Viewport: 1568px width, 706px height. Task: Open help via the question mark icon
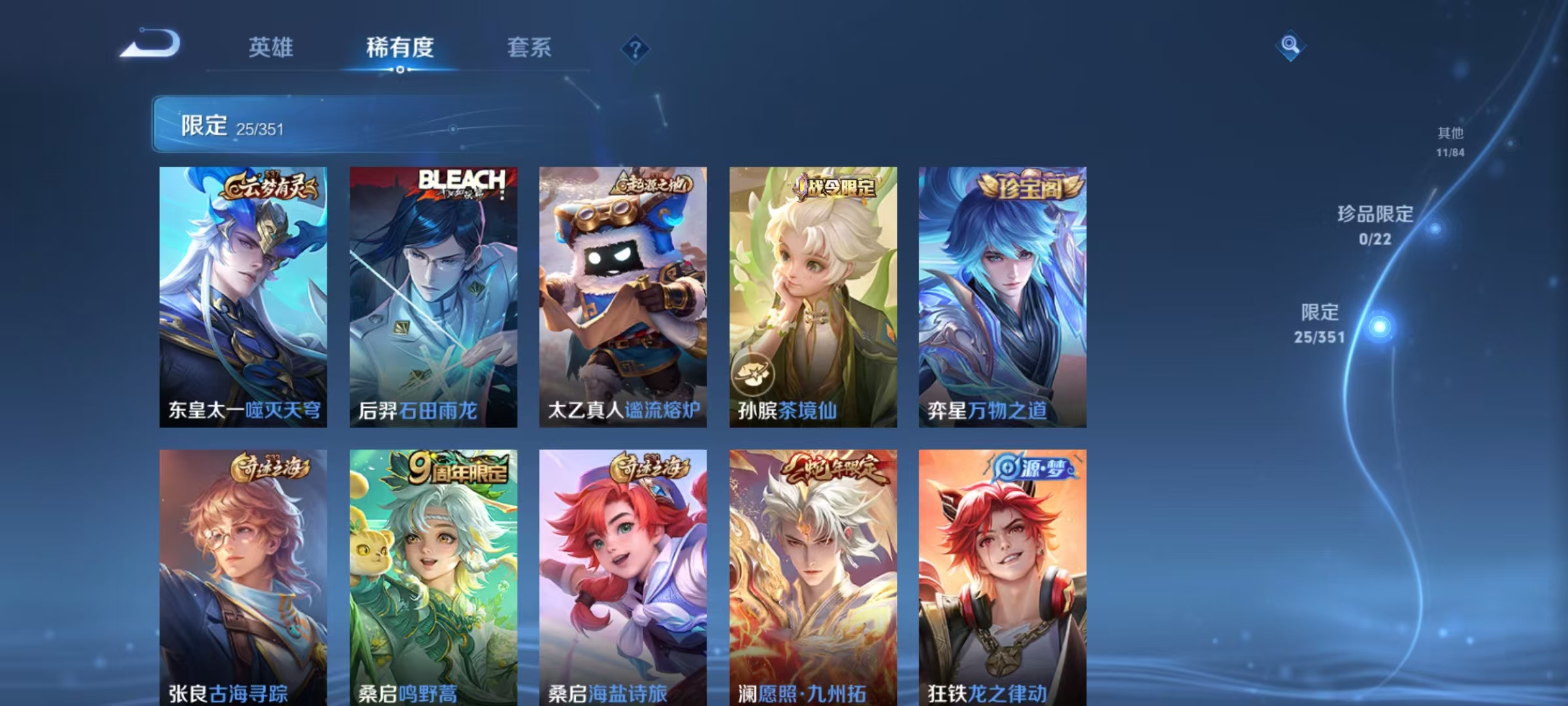point(636,47)
